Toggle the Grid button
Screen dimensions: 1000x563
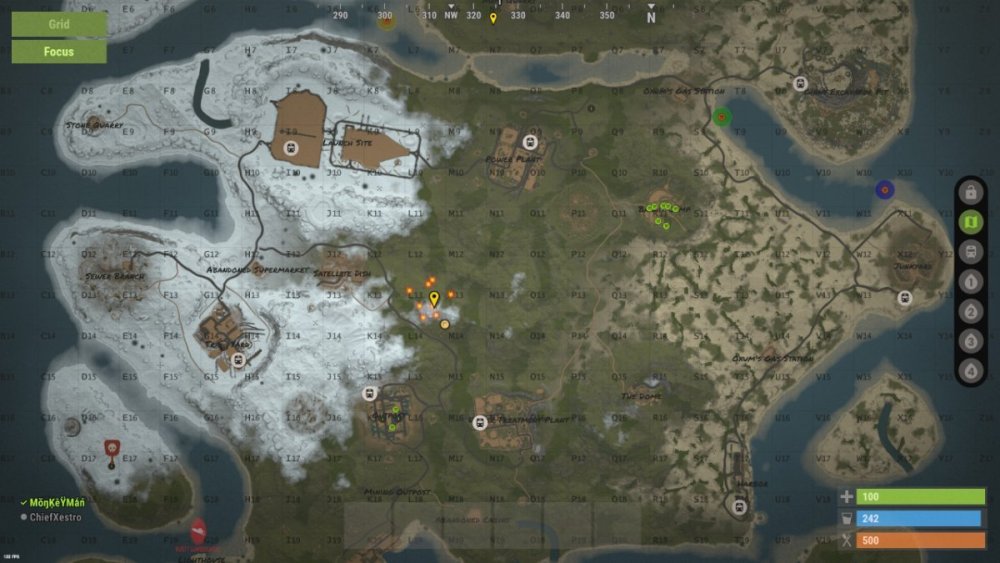coord(59,23)
